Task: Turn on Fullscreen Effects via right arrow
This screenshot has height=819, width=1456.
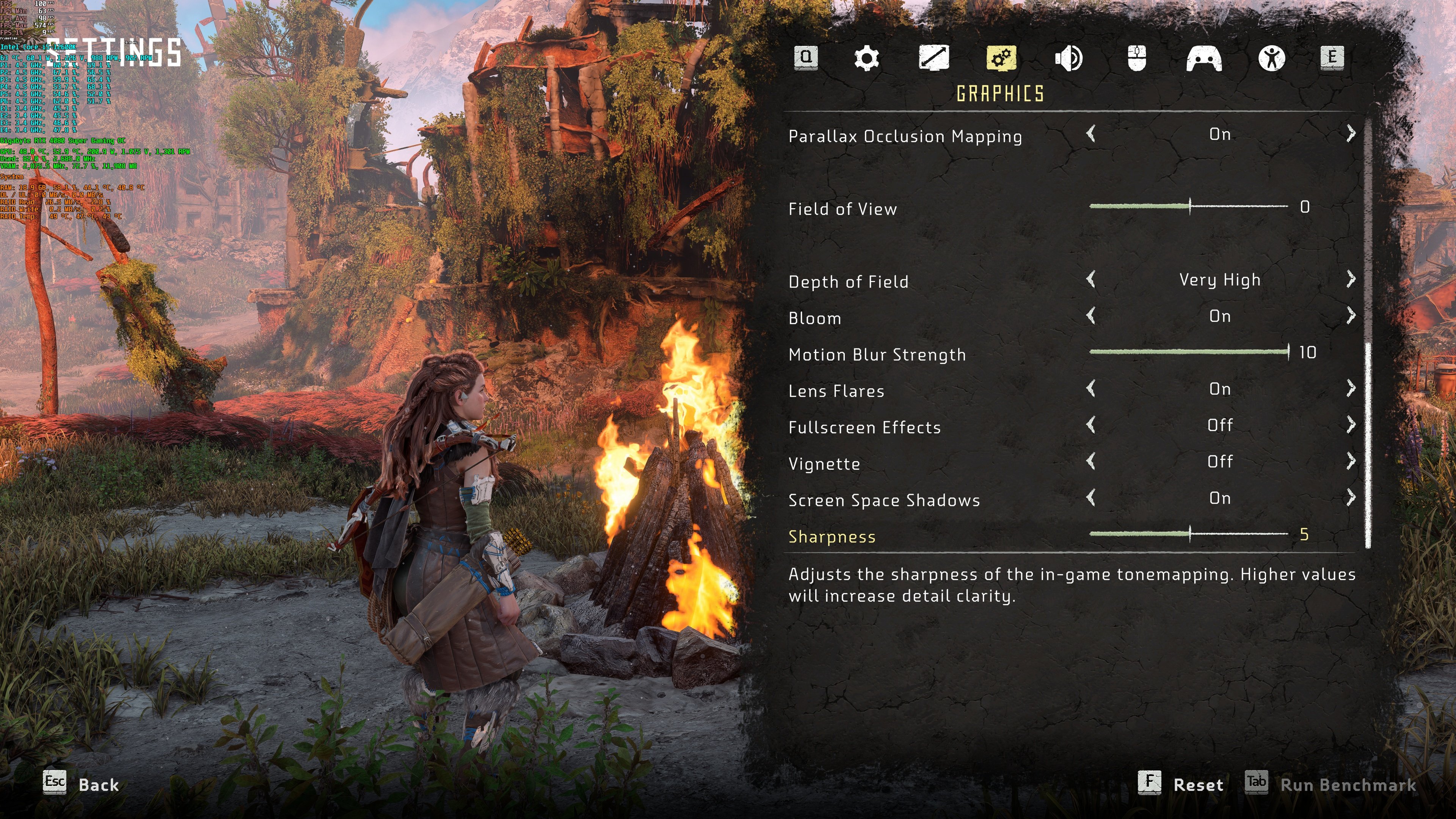Action: [1351, 425]
